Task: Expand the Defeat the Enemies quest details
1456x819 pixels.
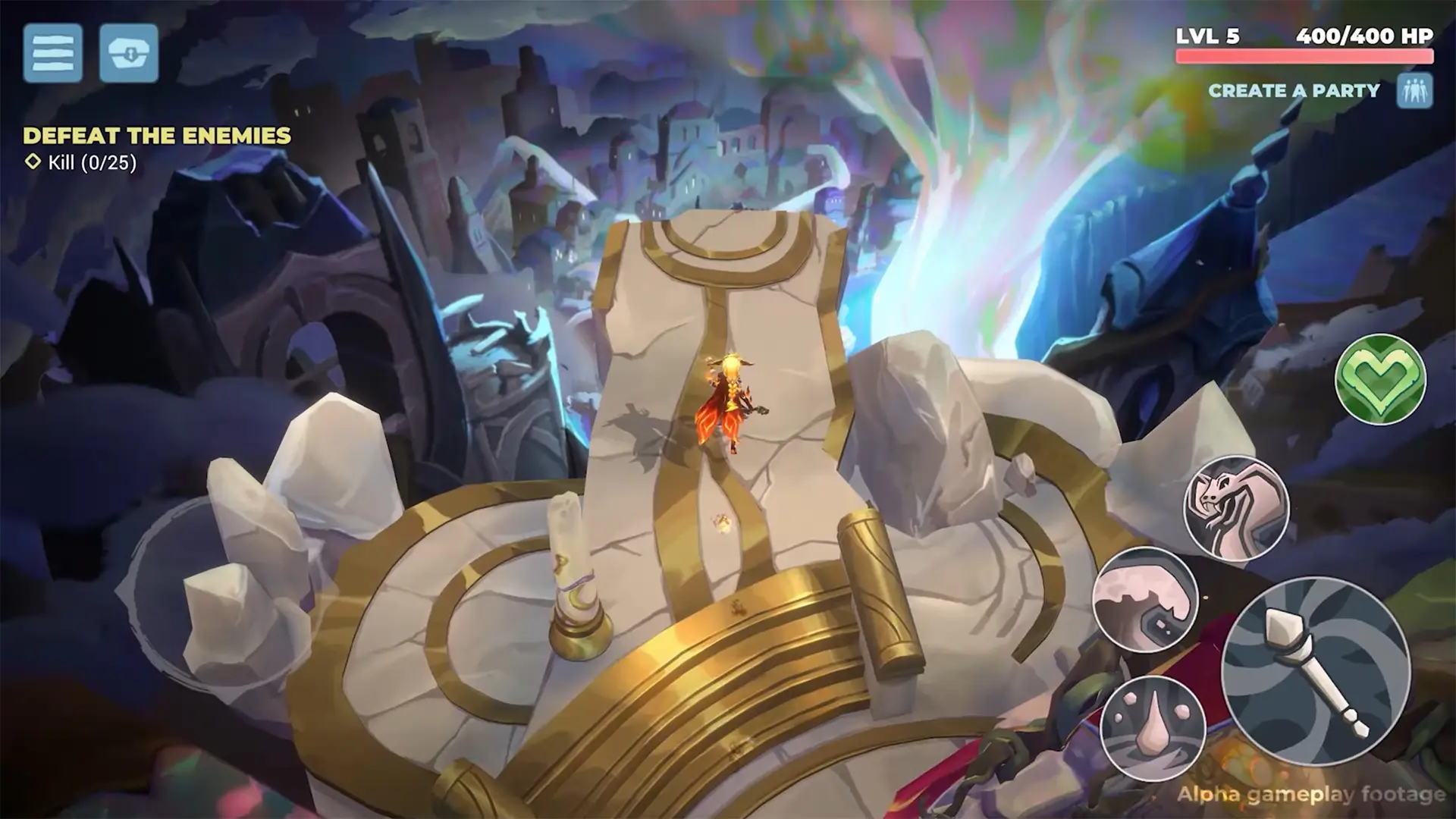Action: [157, 136]
